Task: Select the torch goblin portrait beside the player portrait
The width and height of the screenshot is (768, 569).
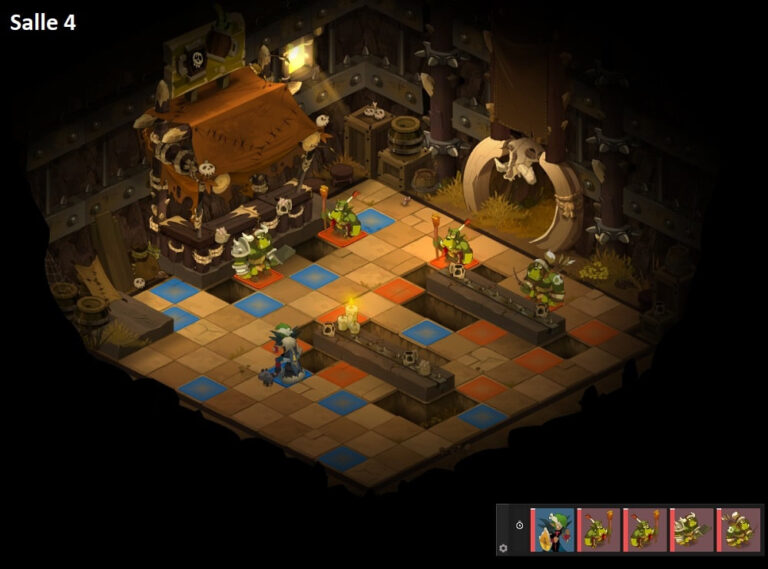Action: click(600, 529)
